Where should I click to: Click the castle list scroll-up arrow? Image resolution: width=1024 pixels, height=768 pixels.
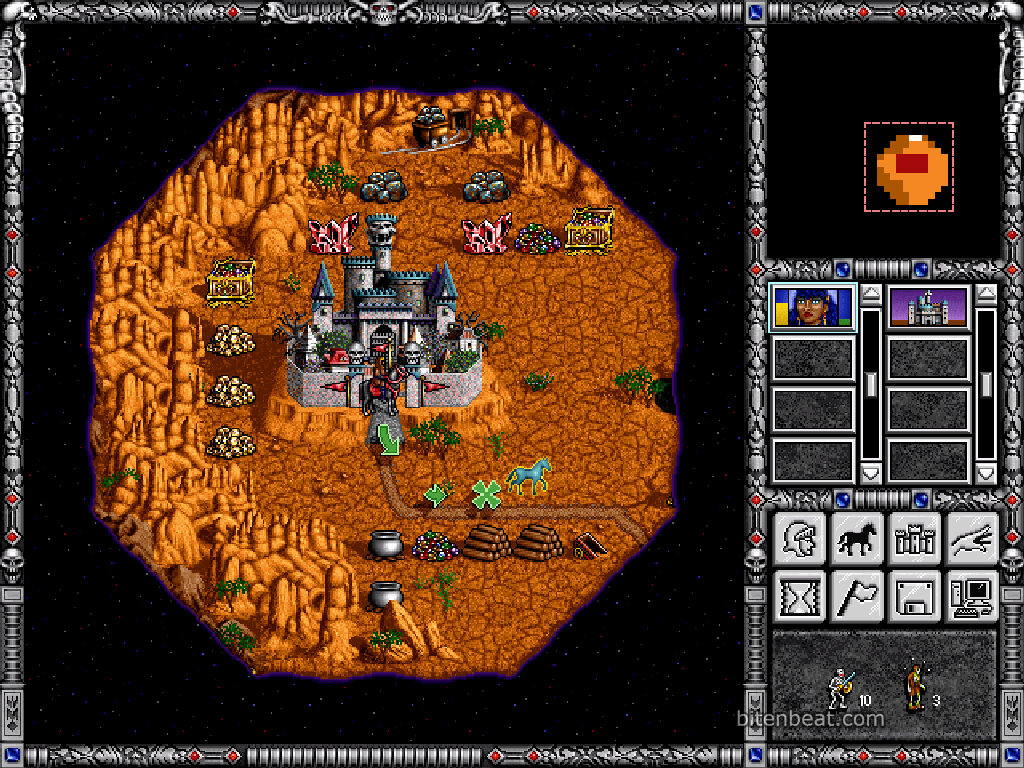pos(986,294)
